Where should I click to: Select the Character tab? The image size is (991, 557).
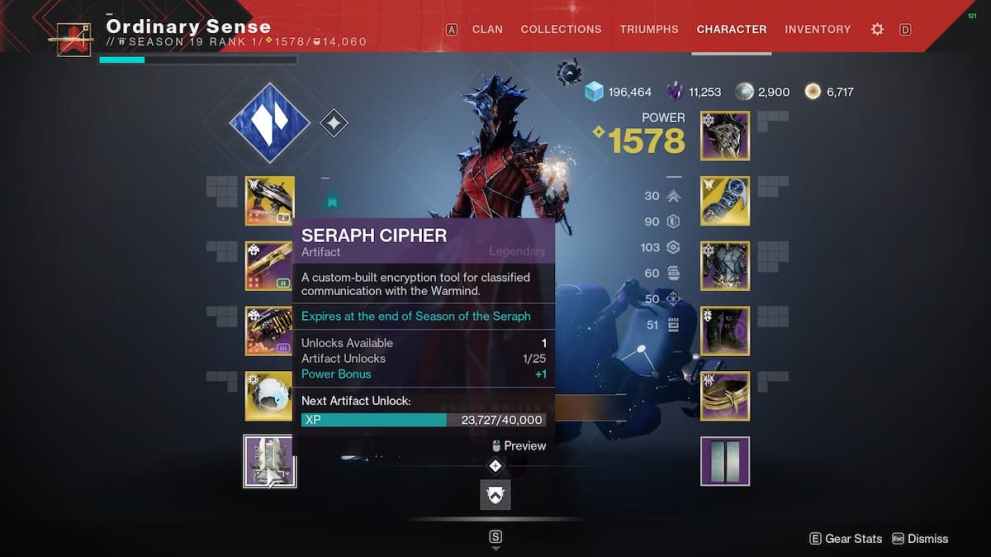click(x=731, y=29)
